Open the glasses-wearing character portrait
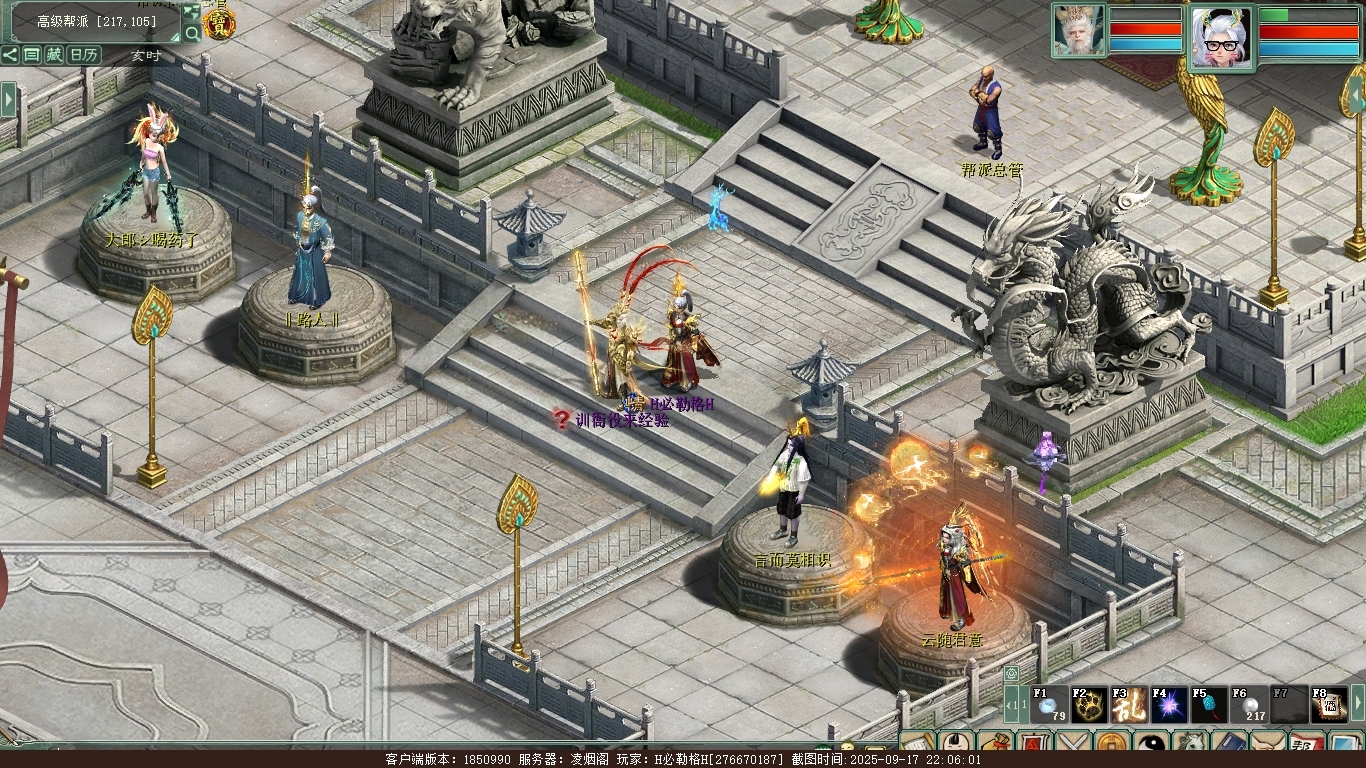The width and height of the screenshot is (1366, 768). pyautogui.click(x=1221, y=36)
